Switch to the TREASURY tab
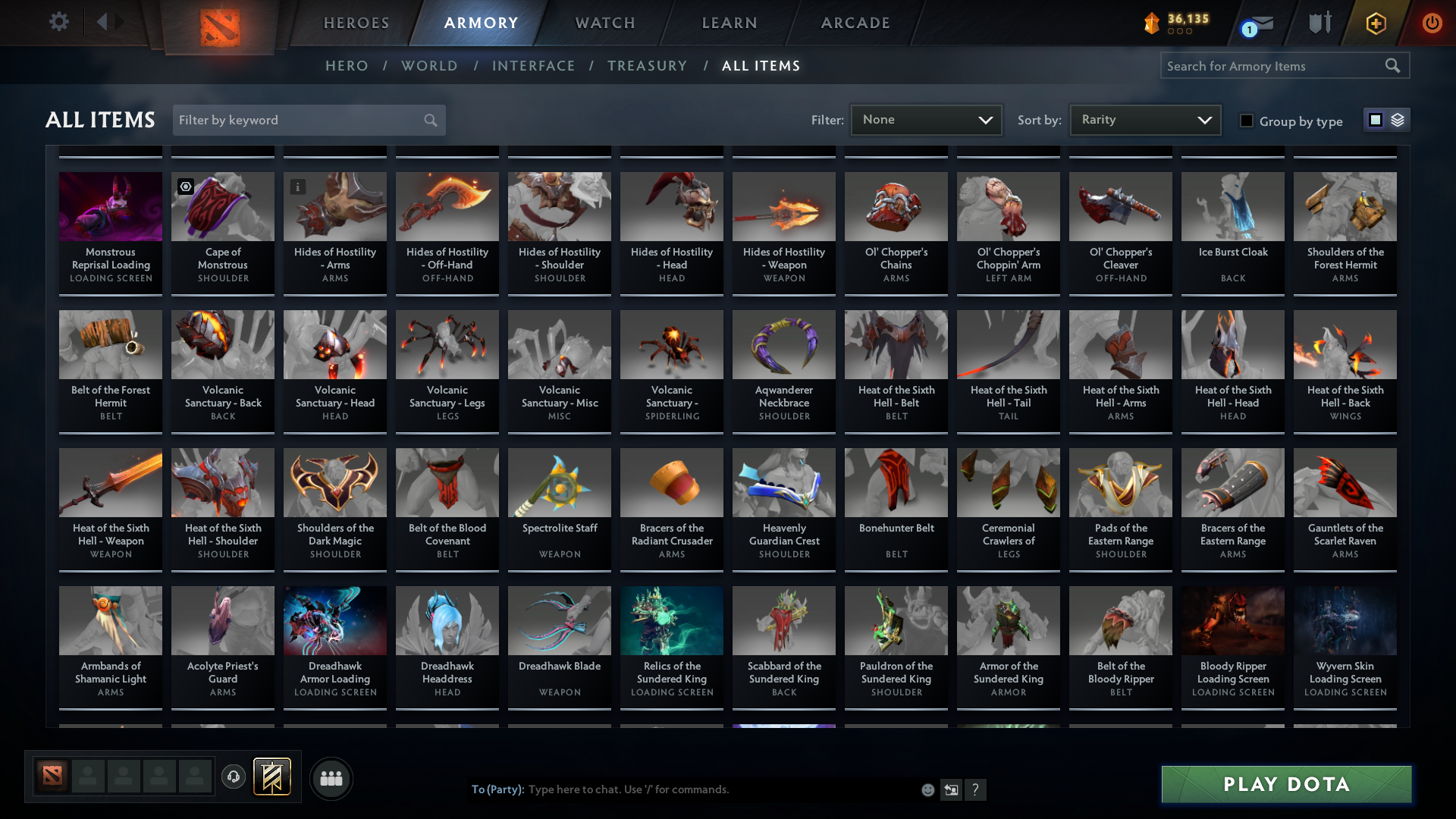Image resolution: width=1456 pixels, height=819 pixels. [x=647, y=66]
